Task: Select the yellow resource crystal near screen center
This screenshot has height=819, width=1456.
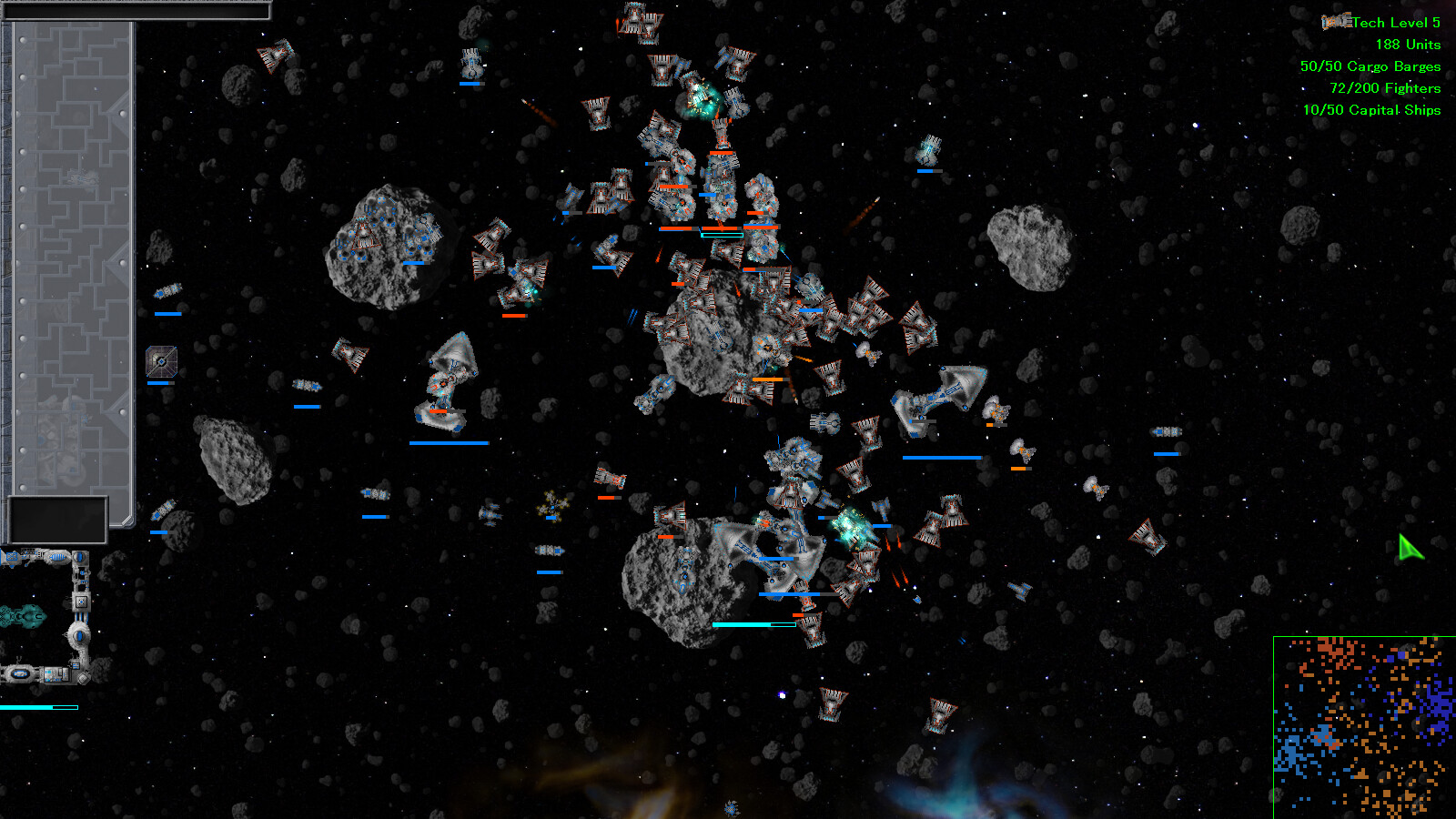Action: (x=552, y=507)
